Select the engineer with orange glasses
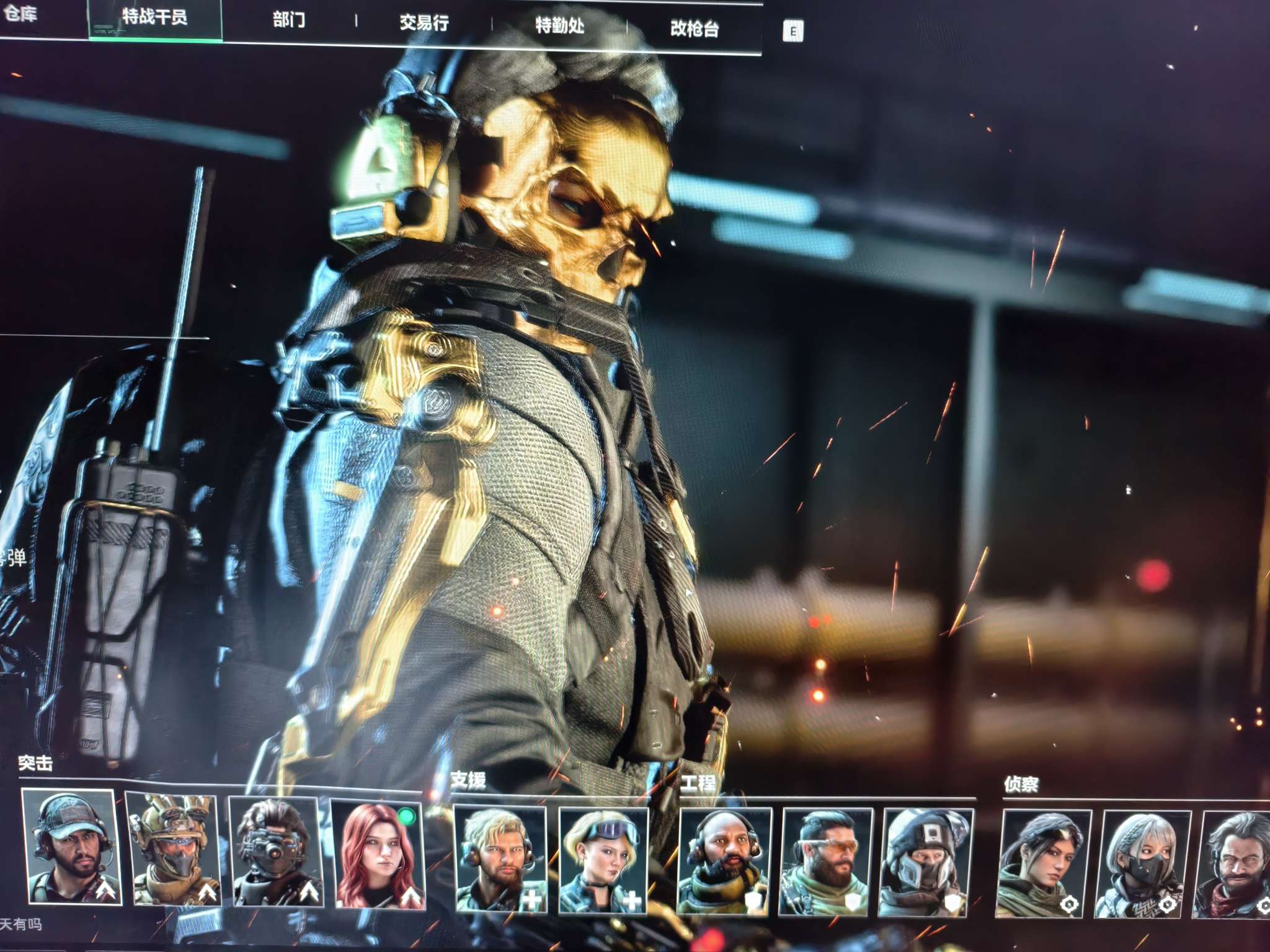The image size is (1270, 952). (826, 862)
